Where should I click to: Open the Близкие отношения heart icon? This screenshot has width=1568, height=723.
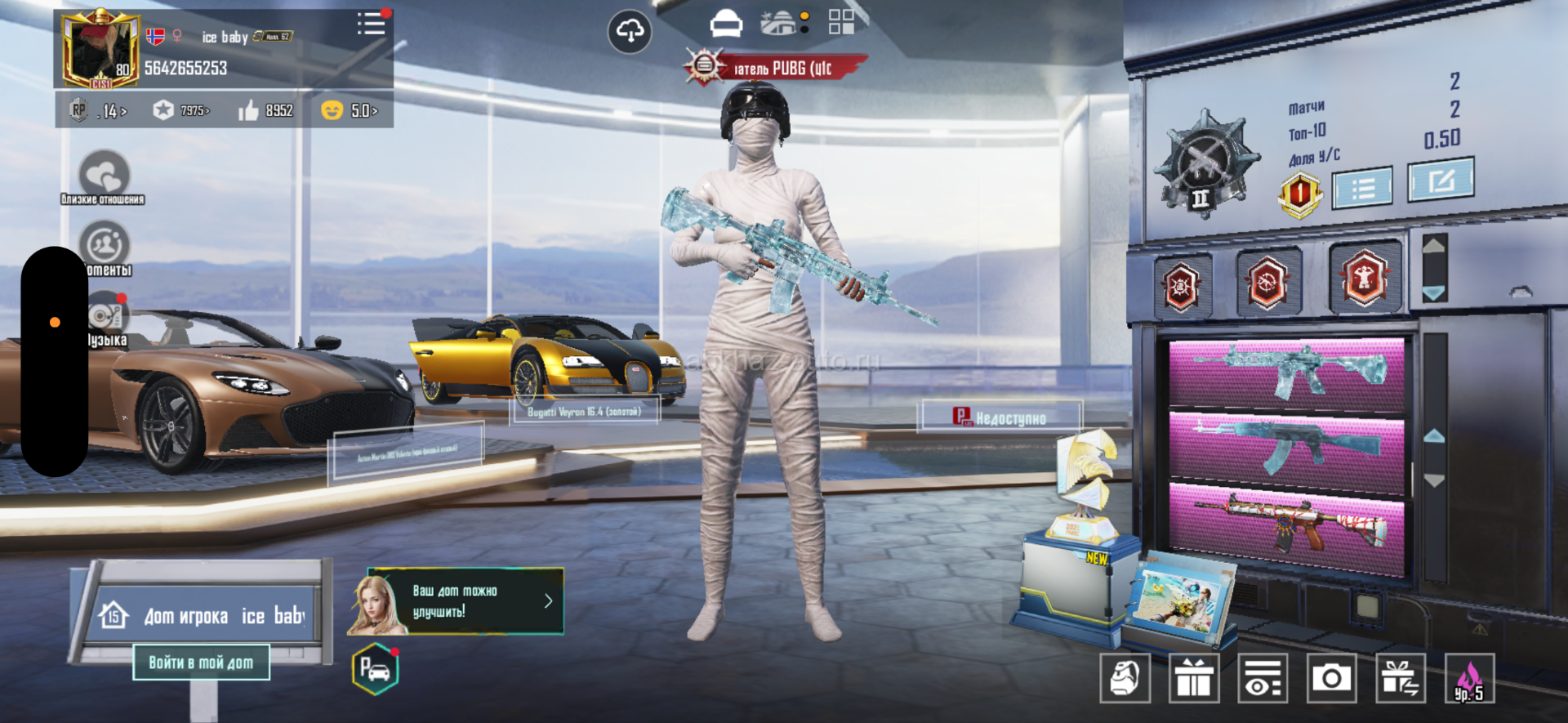click(104, 174)
